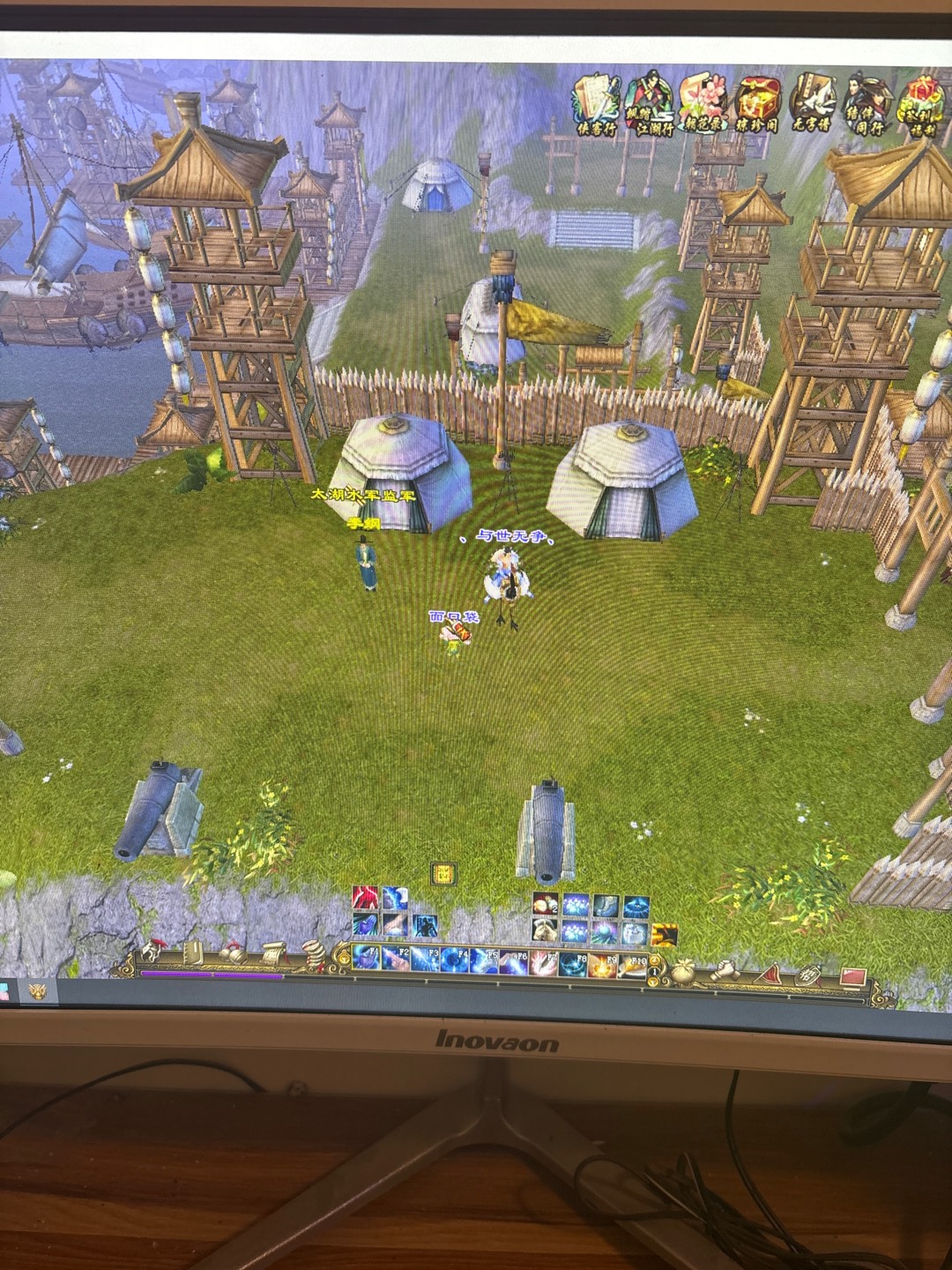Activate the F4 hotbar skill
Image resolution: width=952 pixels, height=1270 pixels.
click(x=455, y=960)
